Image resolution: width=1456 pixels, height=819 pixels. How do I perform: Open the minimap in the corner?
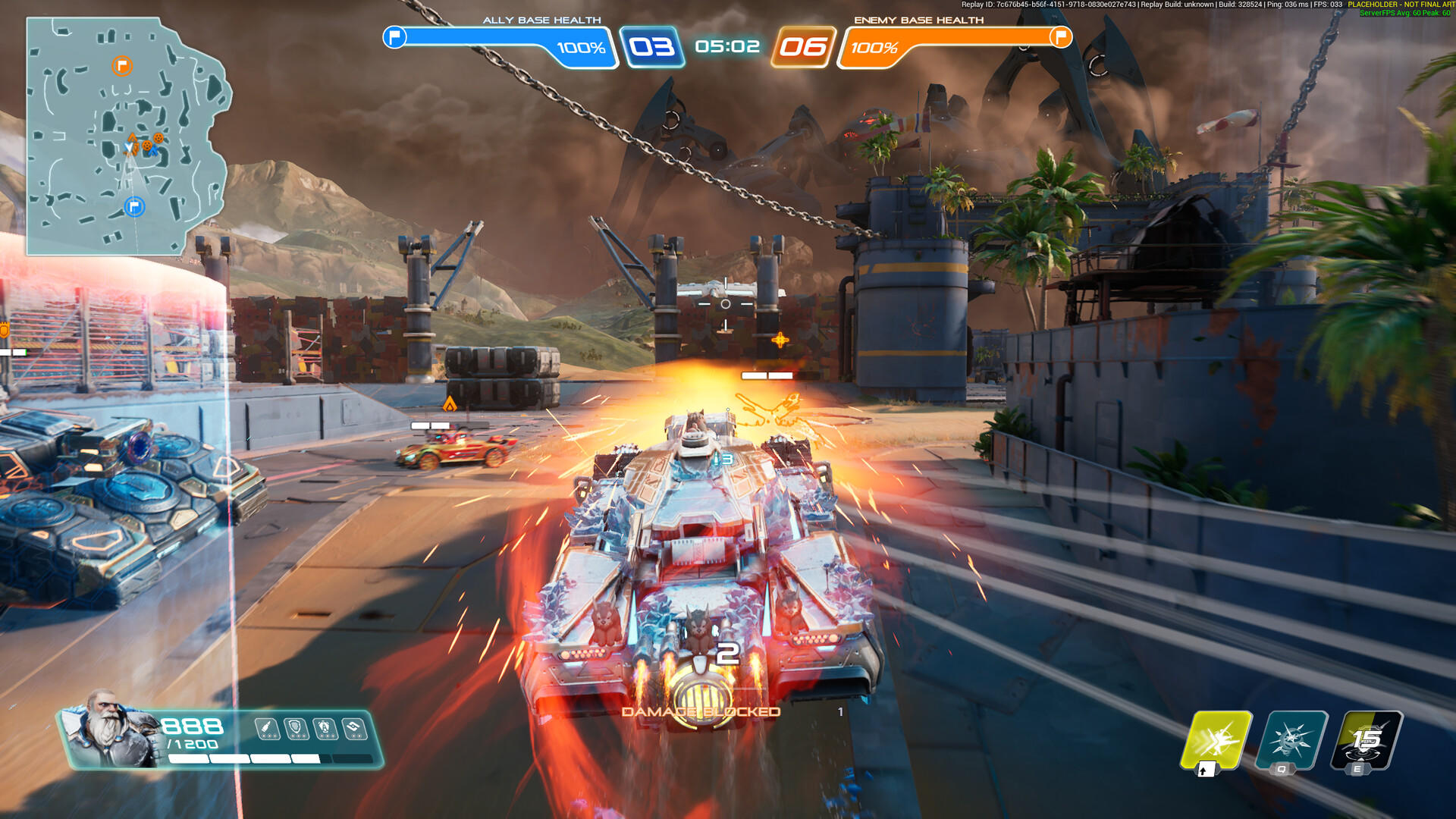[127, 136]
